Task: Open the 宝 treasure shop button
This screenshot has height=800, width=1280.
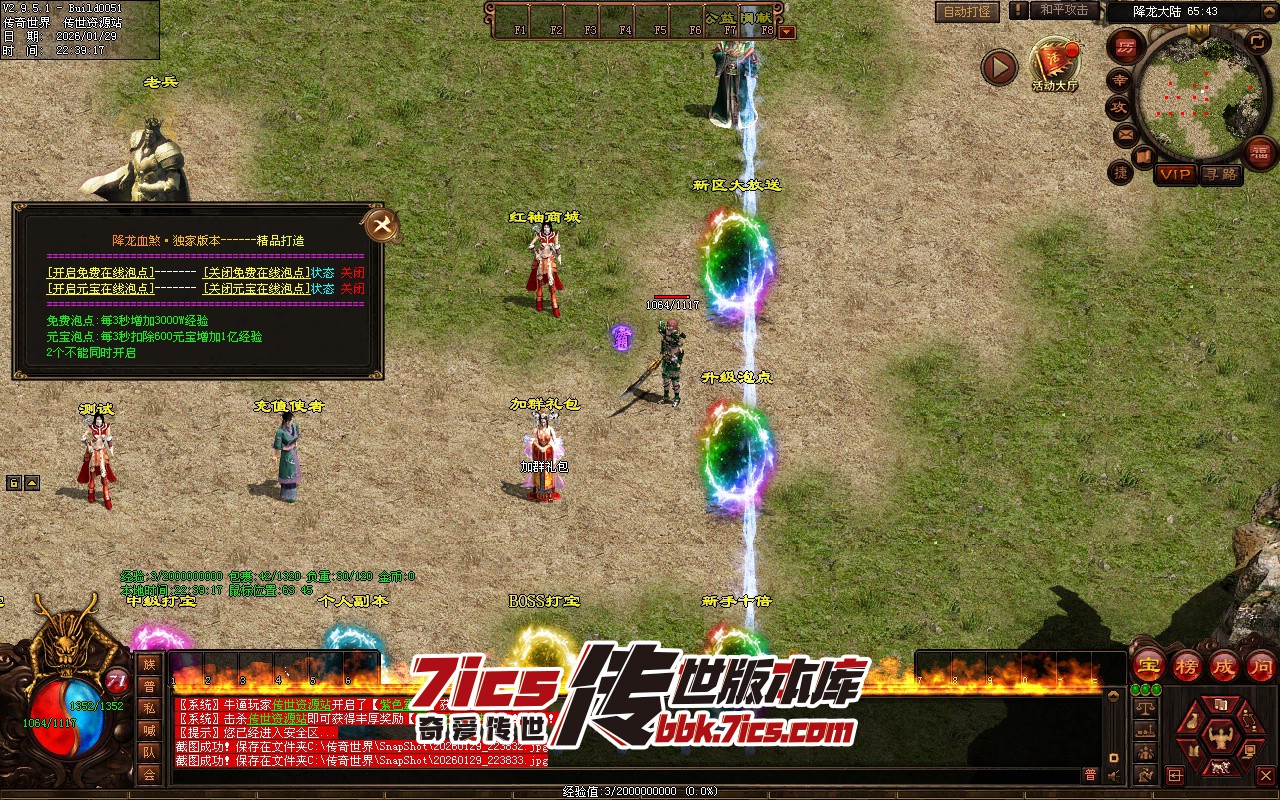Action: [x=1148, y=666]
